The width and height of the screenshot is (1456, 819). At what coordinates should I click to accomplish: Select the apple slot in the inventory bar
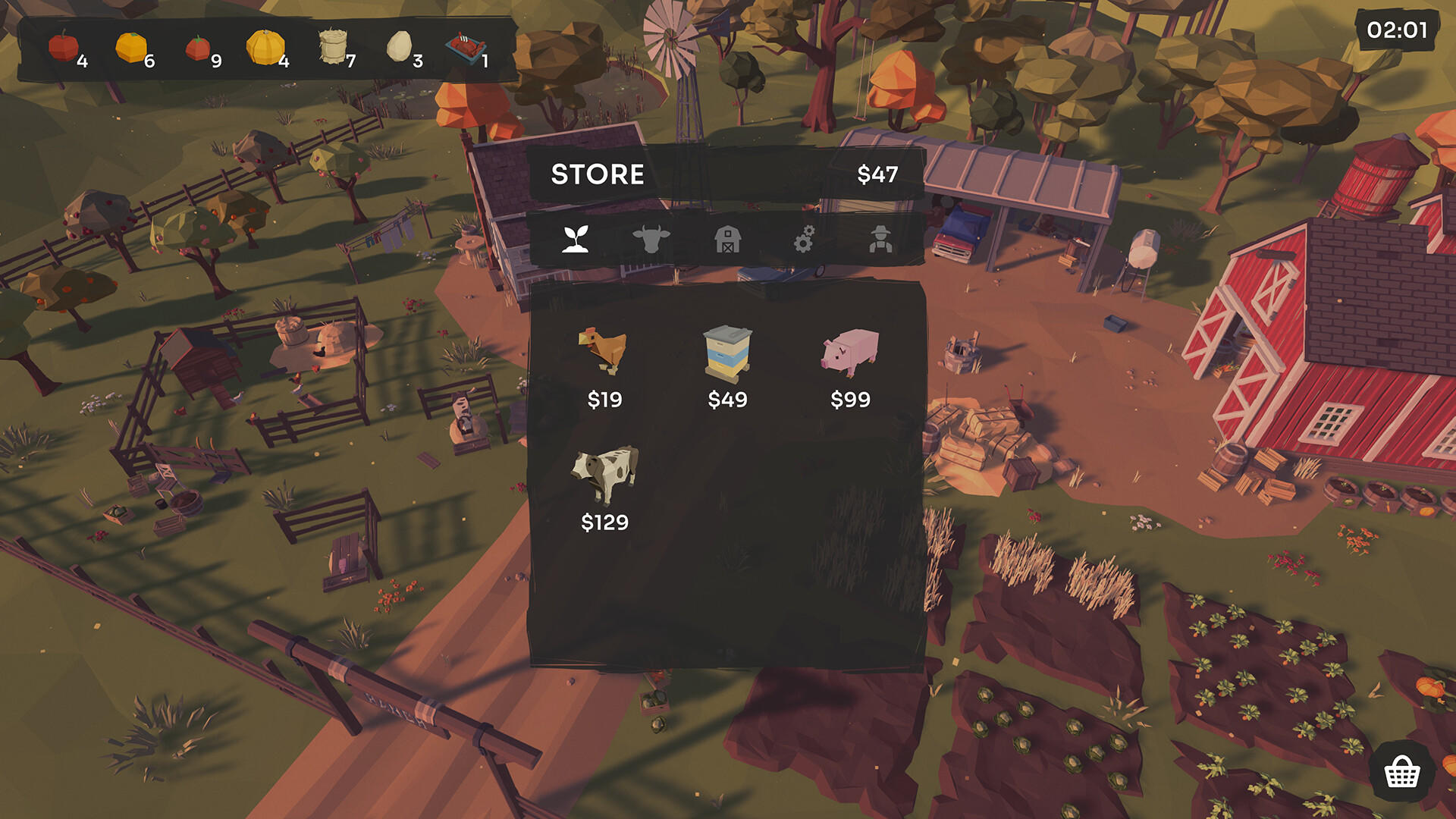62,44
